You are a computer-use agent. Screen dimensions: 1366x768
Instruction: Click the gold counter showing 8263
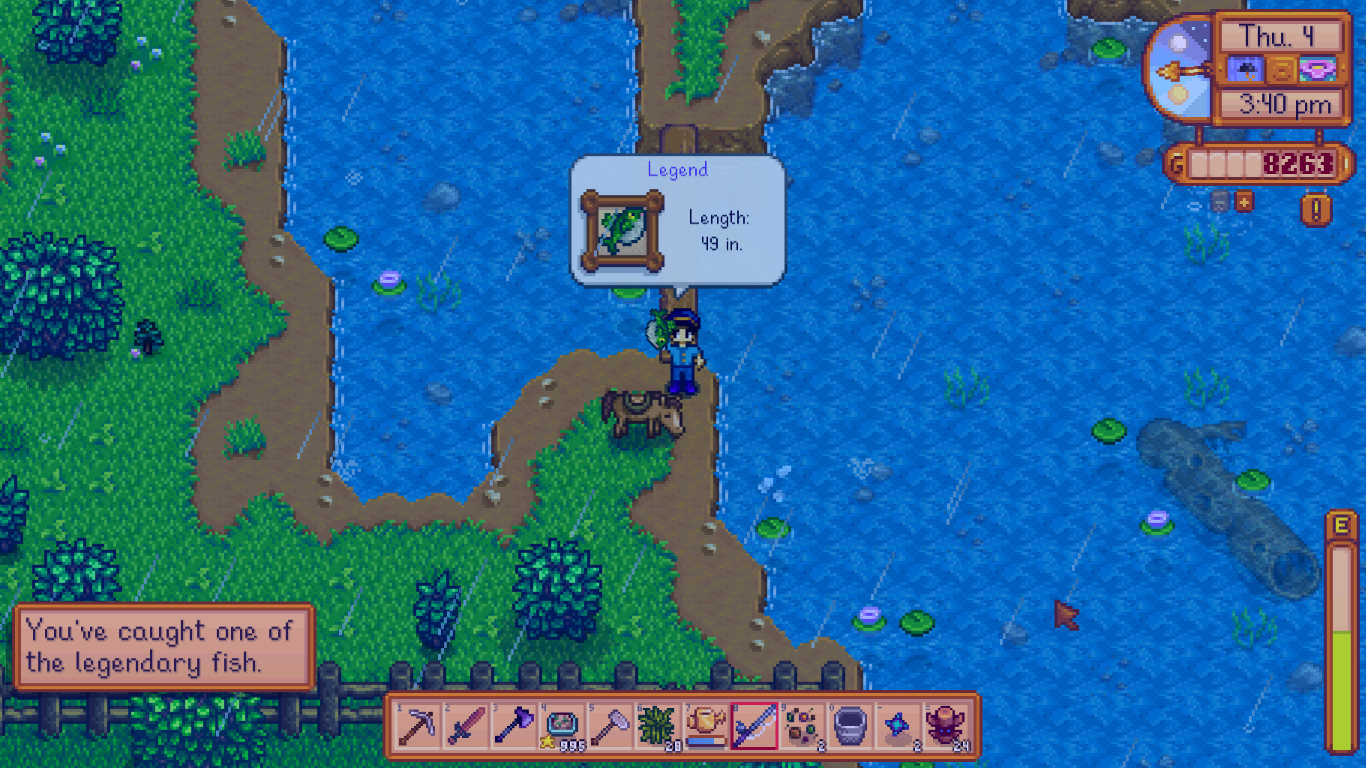pos(1282,163)
